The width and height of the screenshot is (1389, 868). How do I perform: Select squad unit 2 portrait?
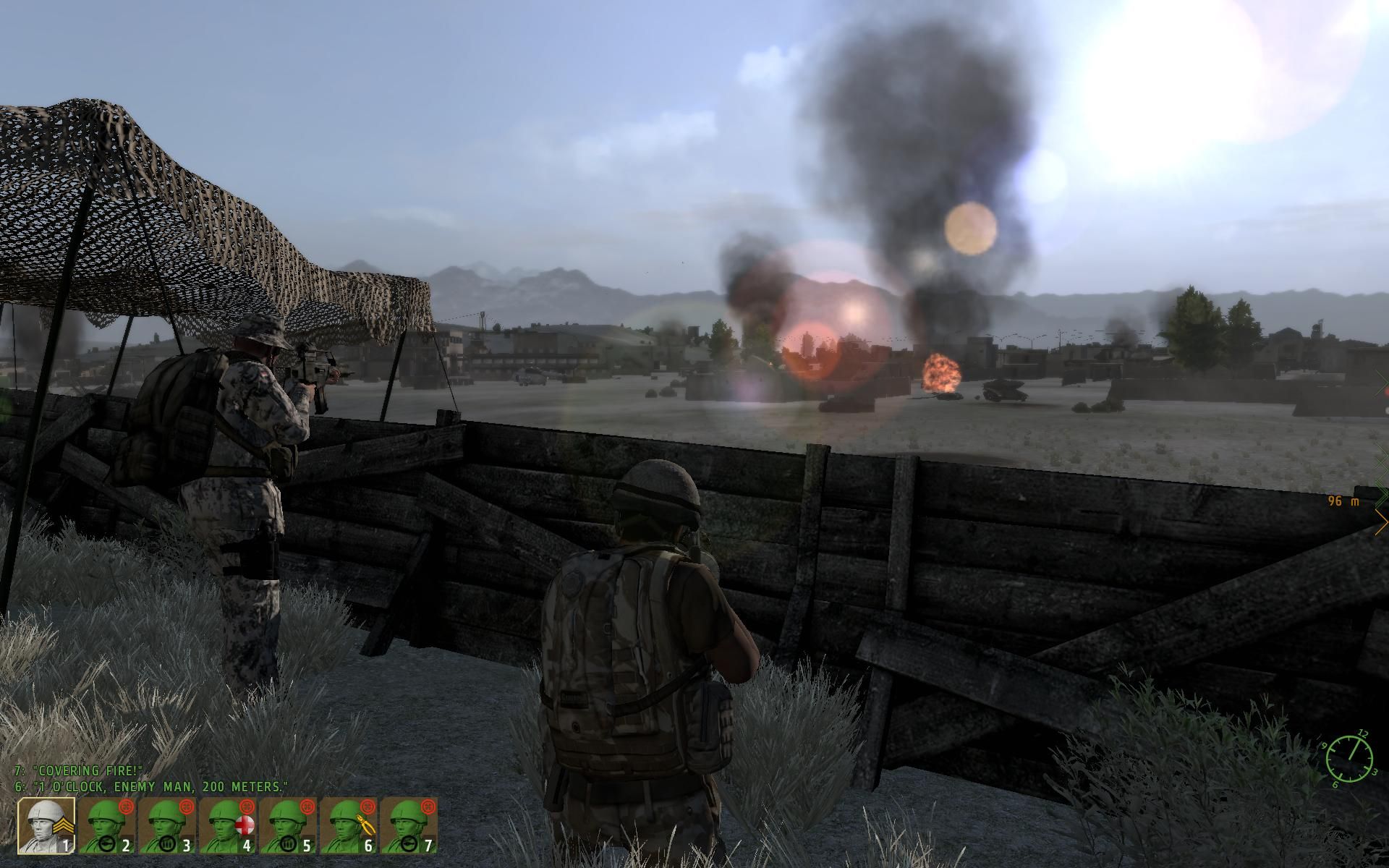pos(106,825)
